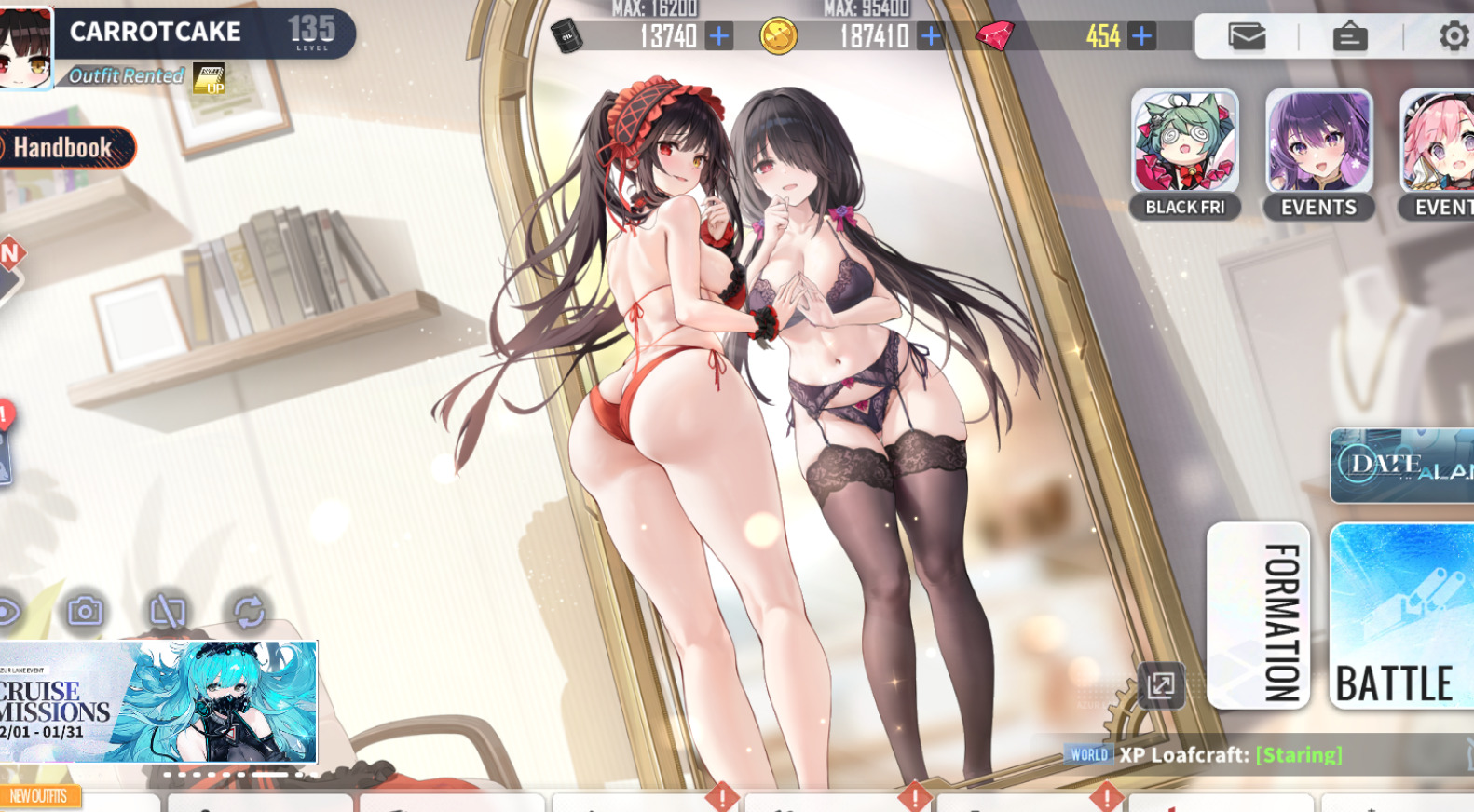This screenshot has height=812, width=1474.
Task: Open the Date A Live collab banner
Action: point(1401,465)
